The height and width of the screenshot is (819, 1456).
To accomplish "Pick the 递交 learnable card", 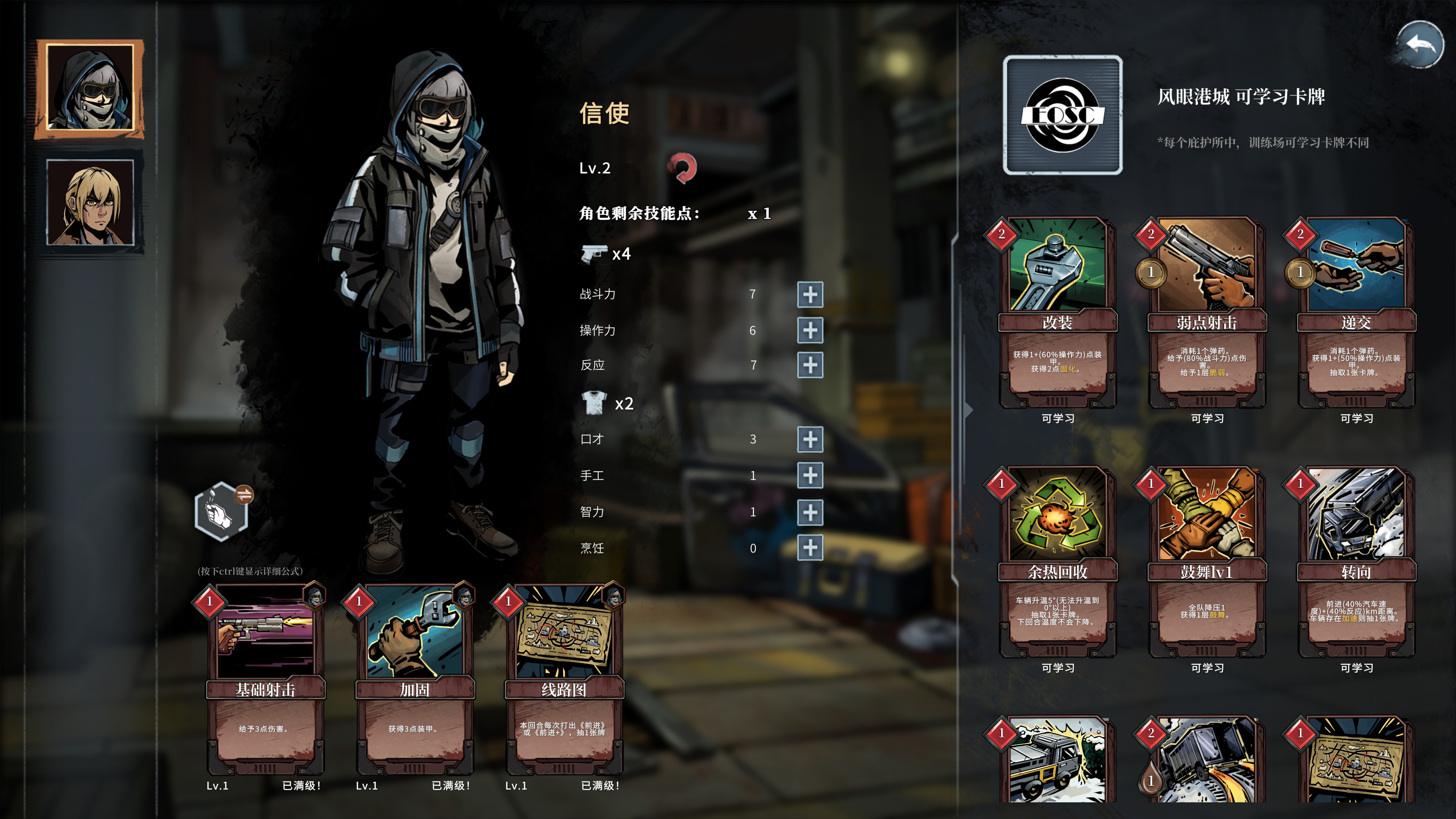I will pos(1356,314).
